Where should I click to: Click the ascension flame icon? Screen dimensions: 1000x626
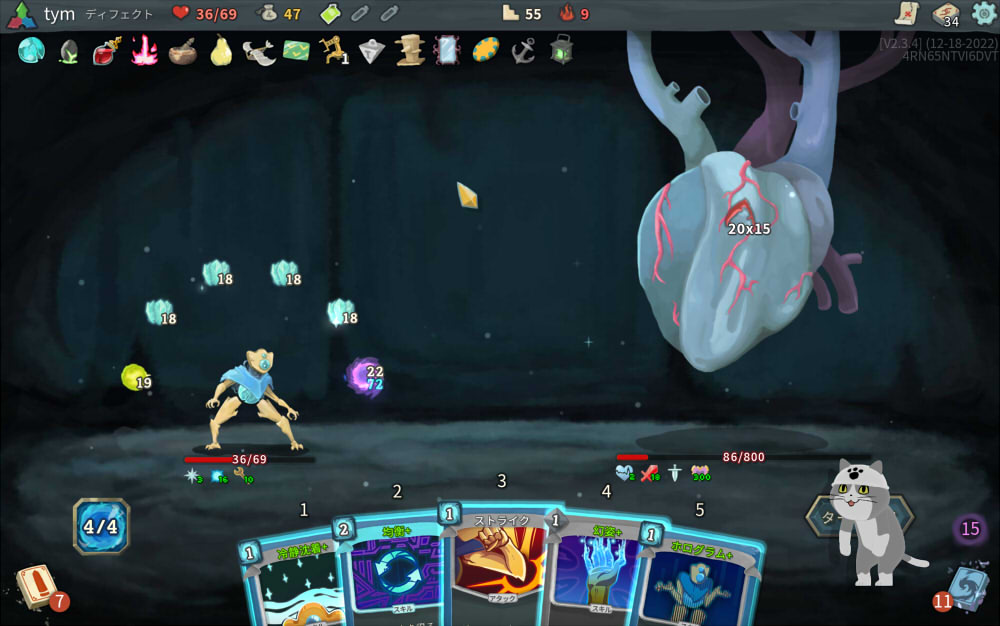pos(568,14)
